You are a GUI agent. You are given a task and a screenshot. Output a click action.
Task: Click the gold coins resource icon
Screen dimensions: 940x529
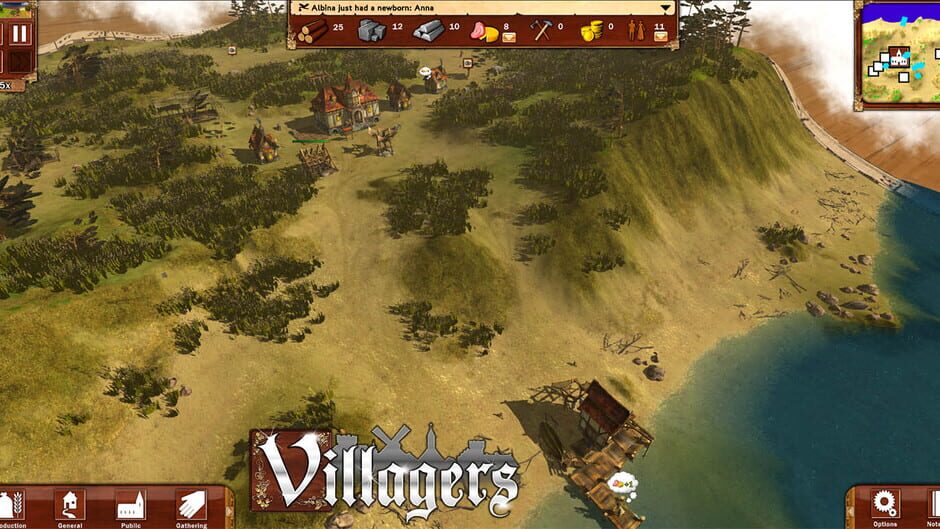(592, 32)
